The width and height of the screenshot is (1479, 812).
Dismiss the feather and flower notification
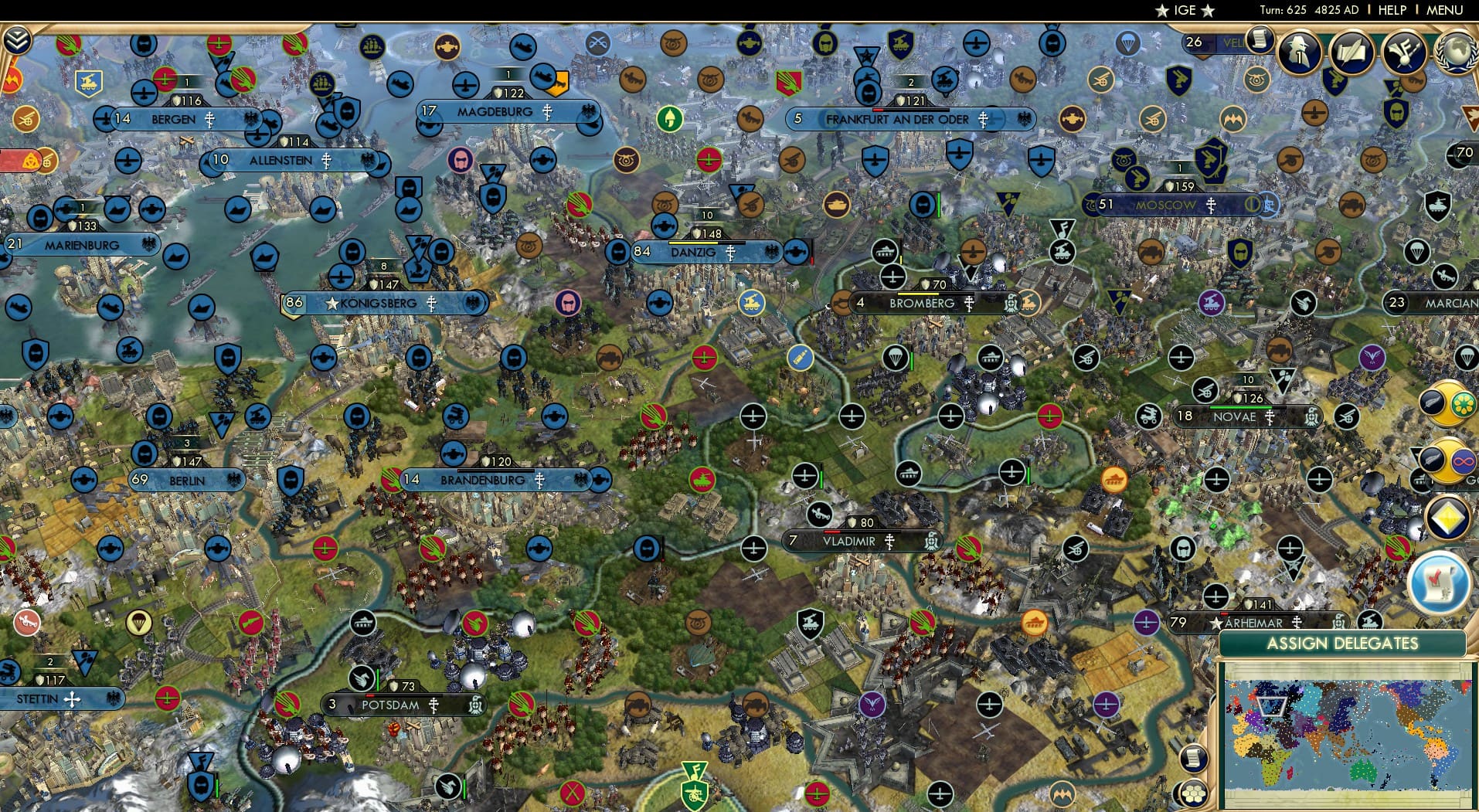(x=1447, y=403)
